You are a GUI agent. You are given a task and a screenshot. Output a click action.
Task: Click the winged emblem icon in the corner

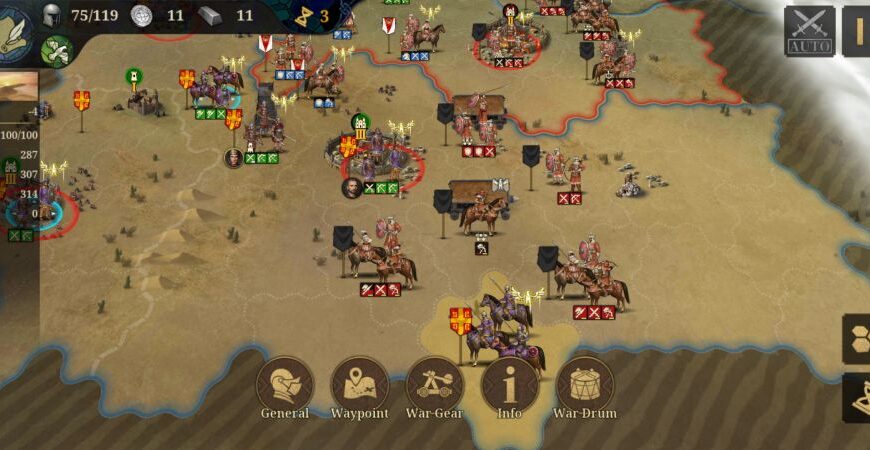click(x=15, y=30)
